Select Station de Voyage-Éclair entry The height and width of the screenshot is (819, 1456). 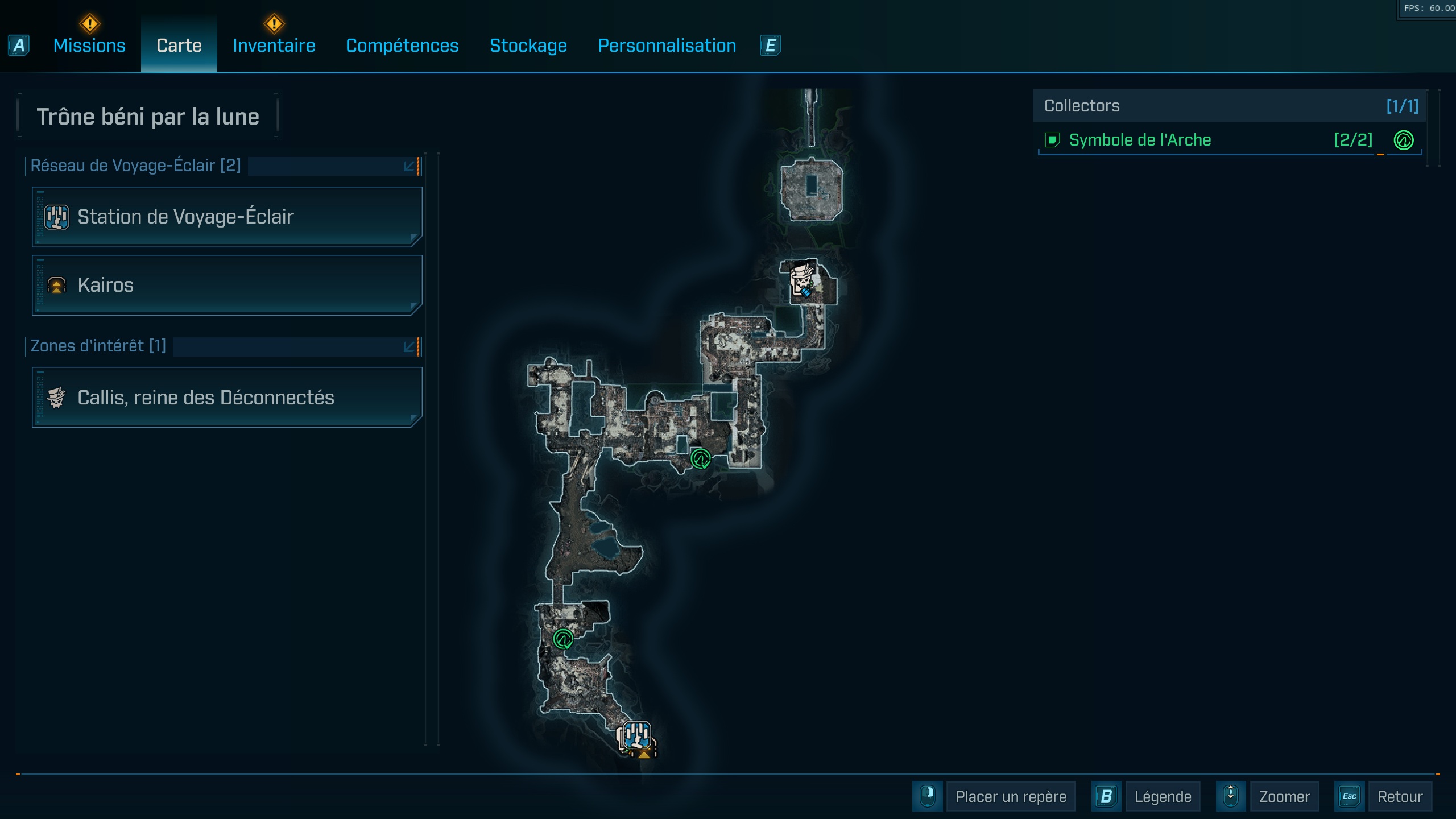[227, 217]
